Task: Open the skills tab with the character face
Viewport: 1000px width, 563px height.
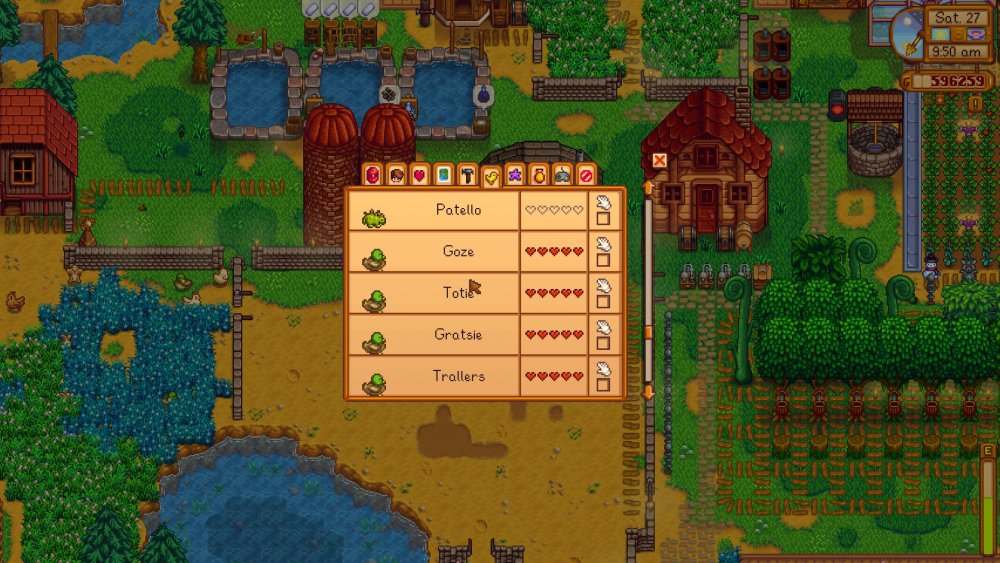Action: coord(396,176)
